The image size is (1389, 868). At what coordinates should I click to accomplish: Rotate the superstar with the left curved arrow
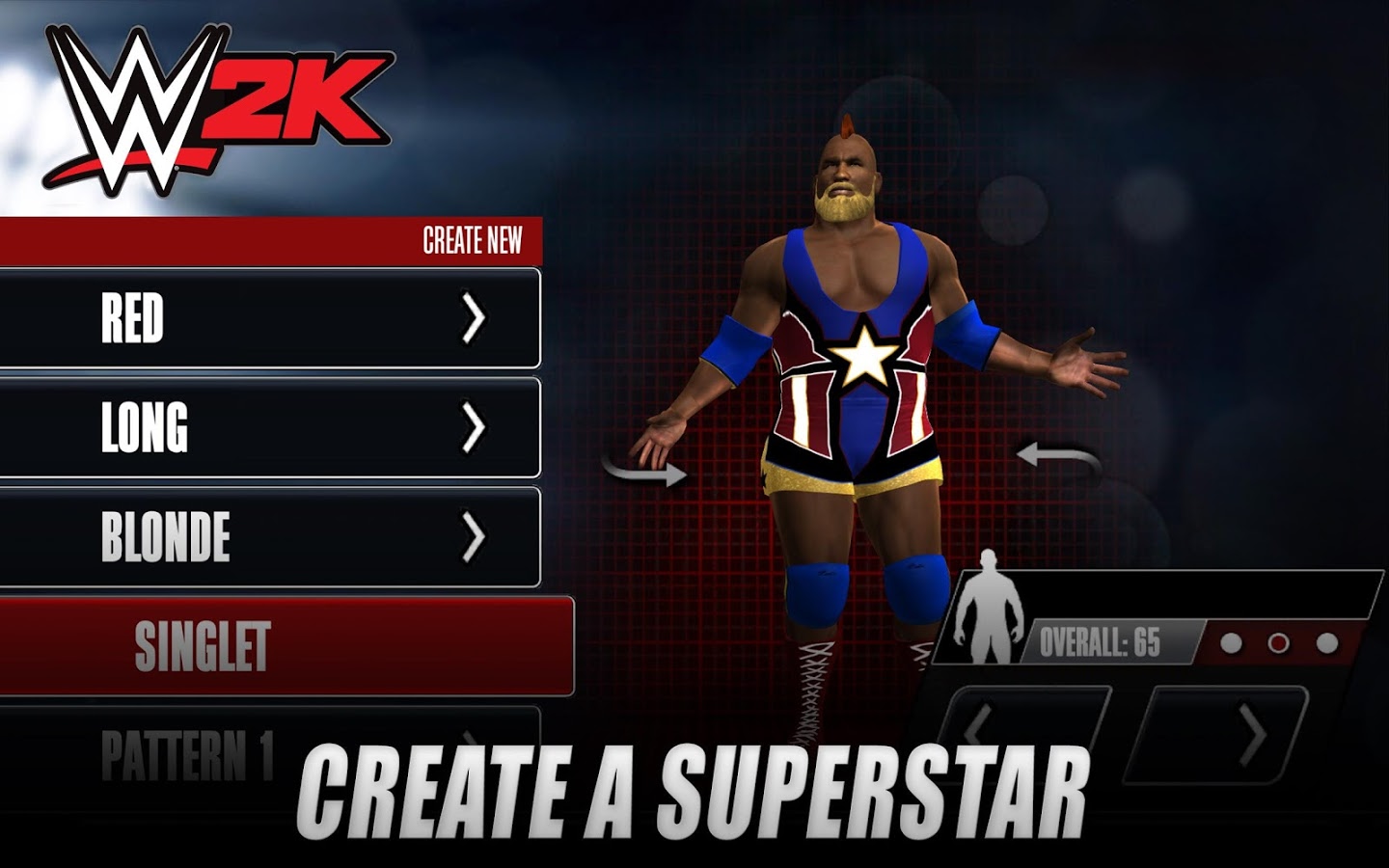pyautogui.click(x=645, y=470)
